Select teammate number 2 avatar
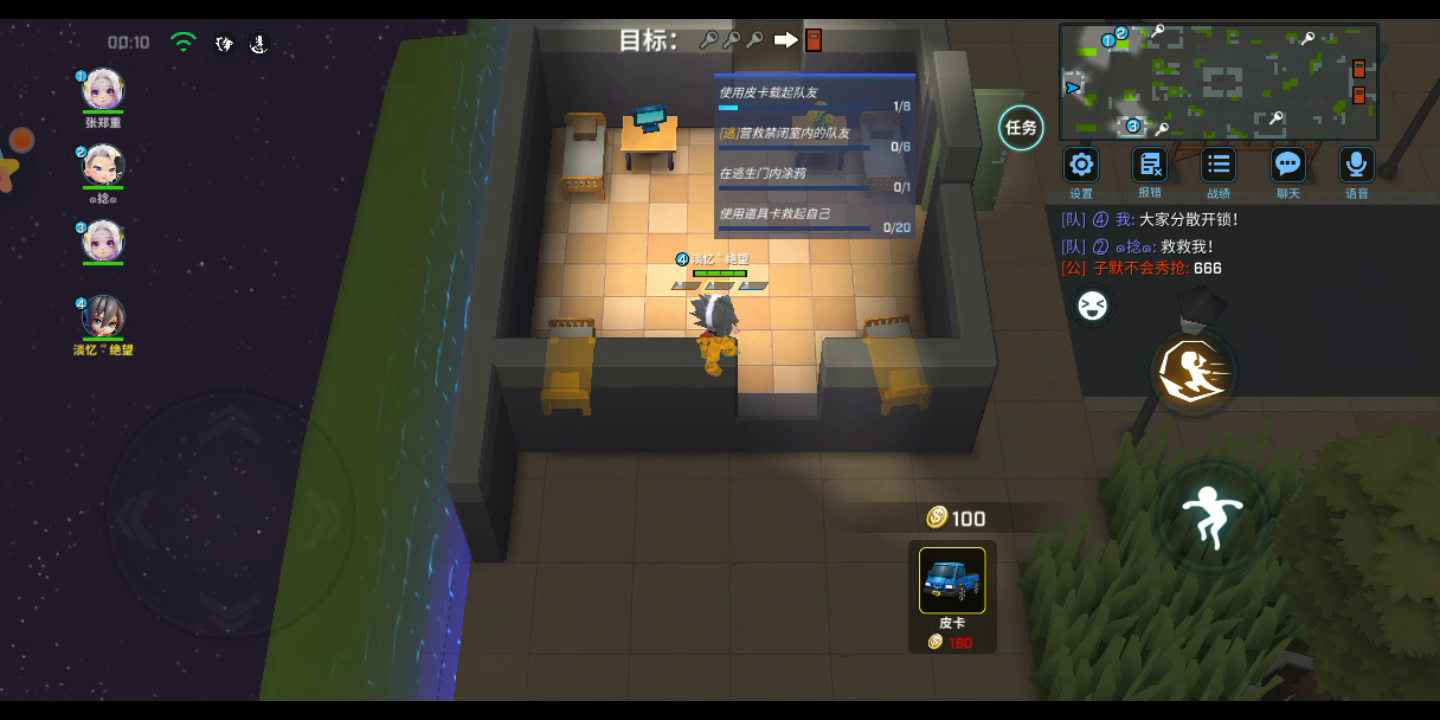 pyautogui.click(x=102, y=165)
